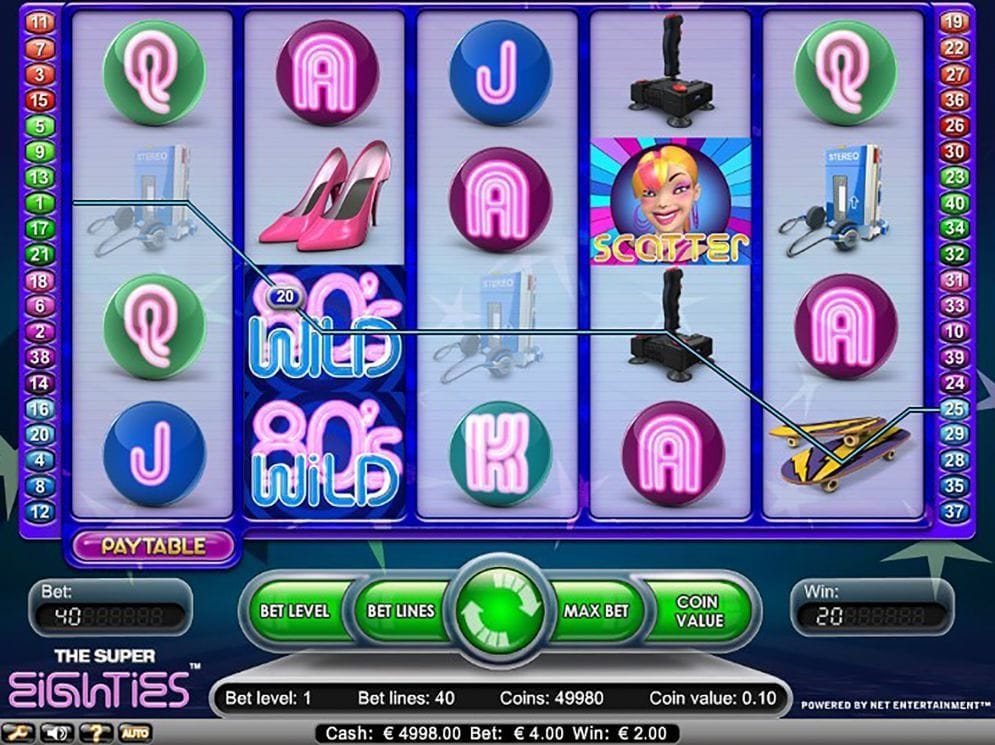This screenshot has height=745, width=995.
Task: Open the Paytable
Action: [x=153, y=546]
